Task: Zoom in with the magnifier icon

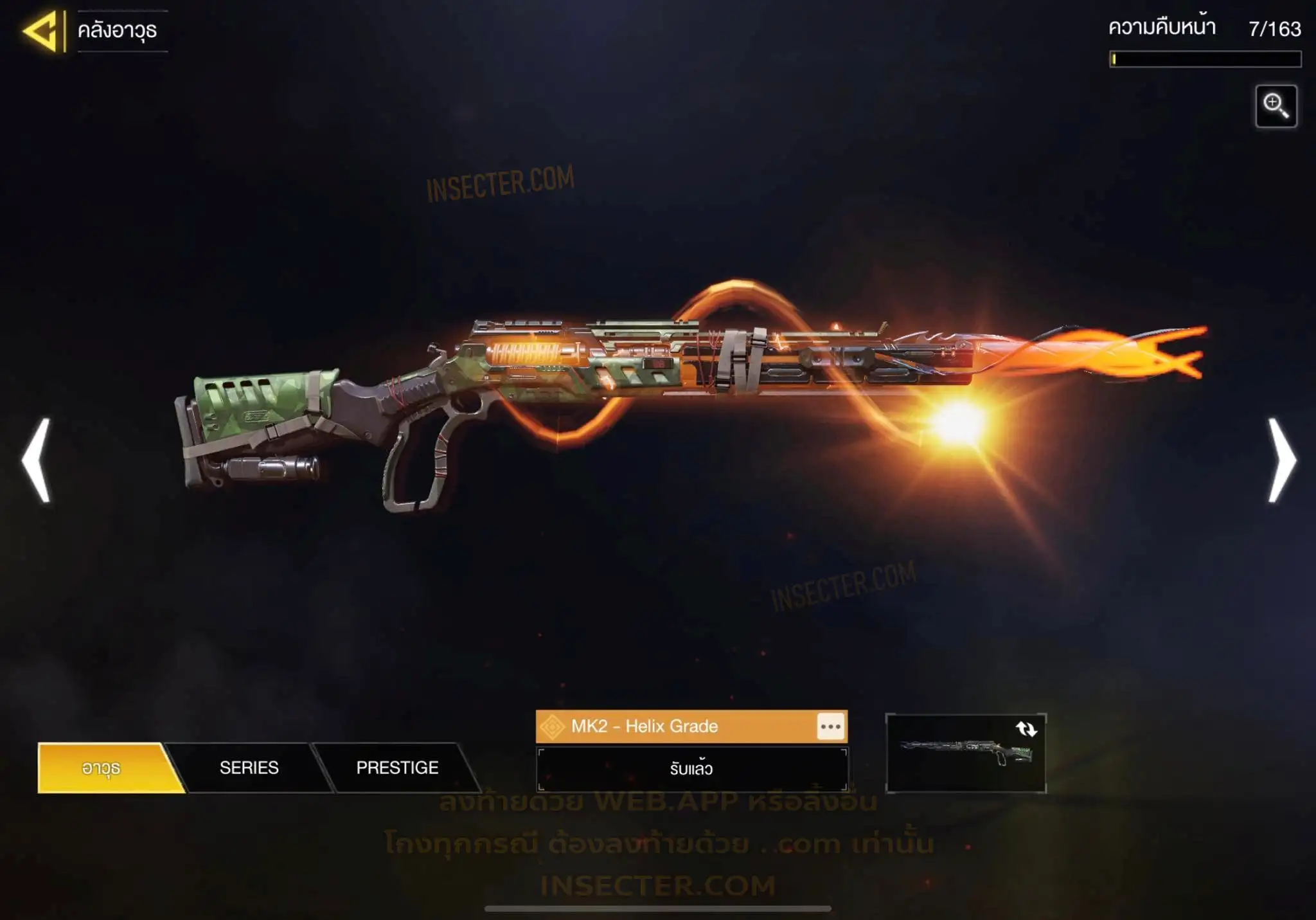Action: point(1276,106)
